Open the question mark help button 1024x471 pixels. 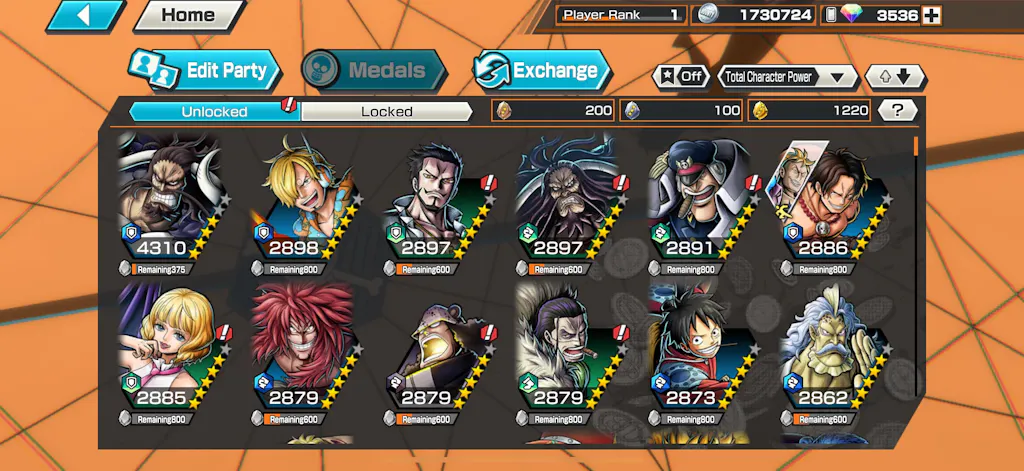(x=898, y=110)
